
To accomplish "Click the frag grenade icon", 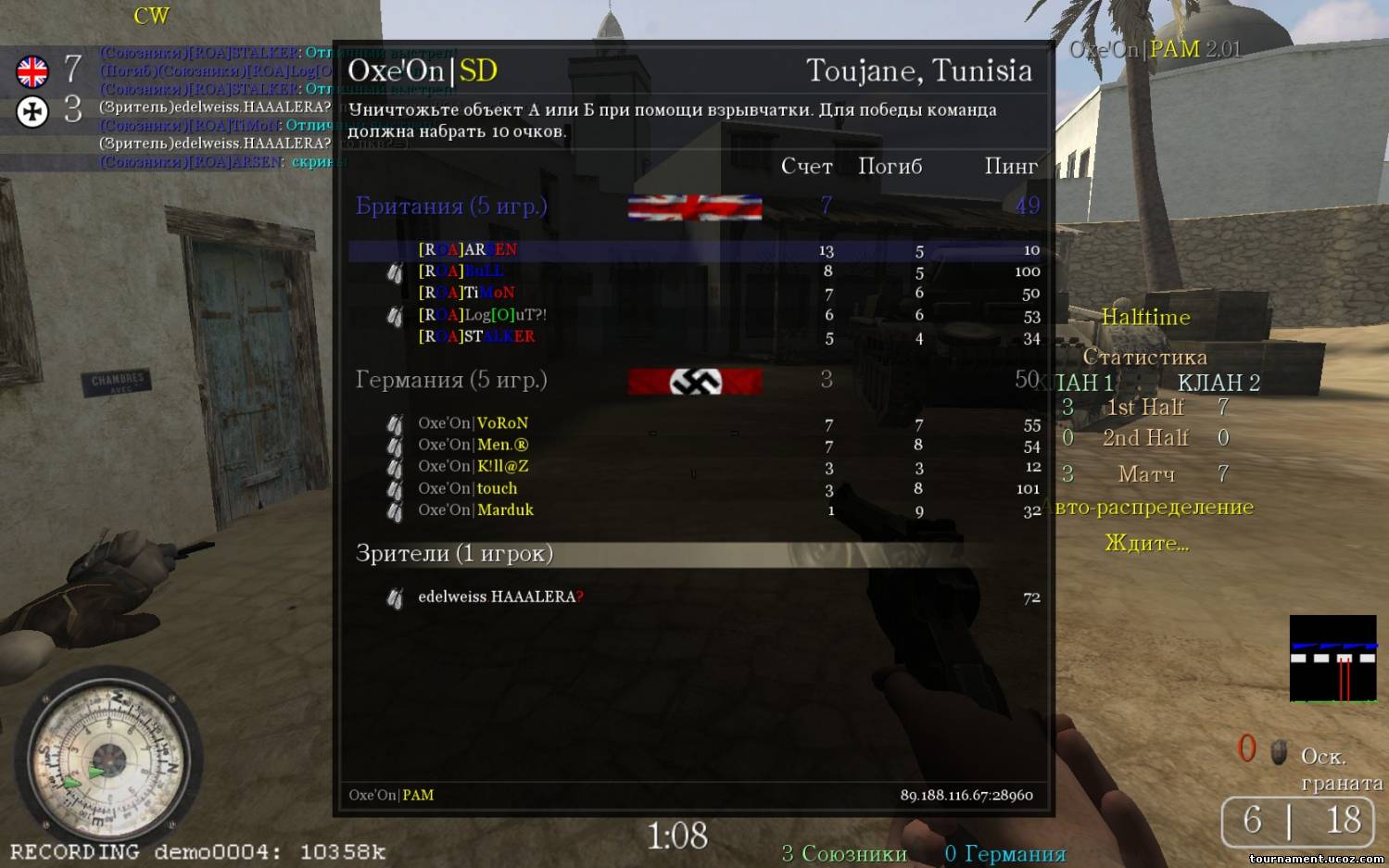I will pyautogui.click(x=1279, y=751).
